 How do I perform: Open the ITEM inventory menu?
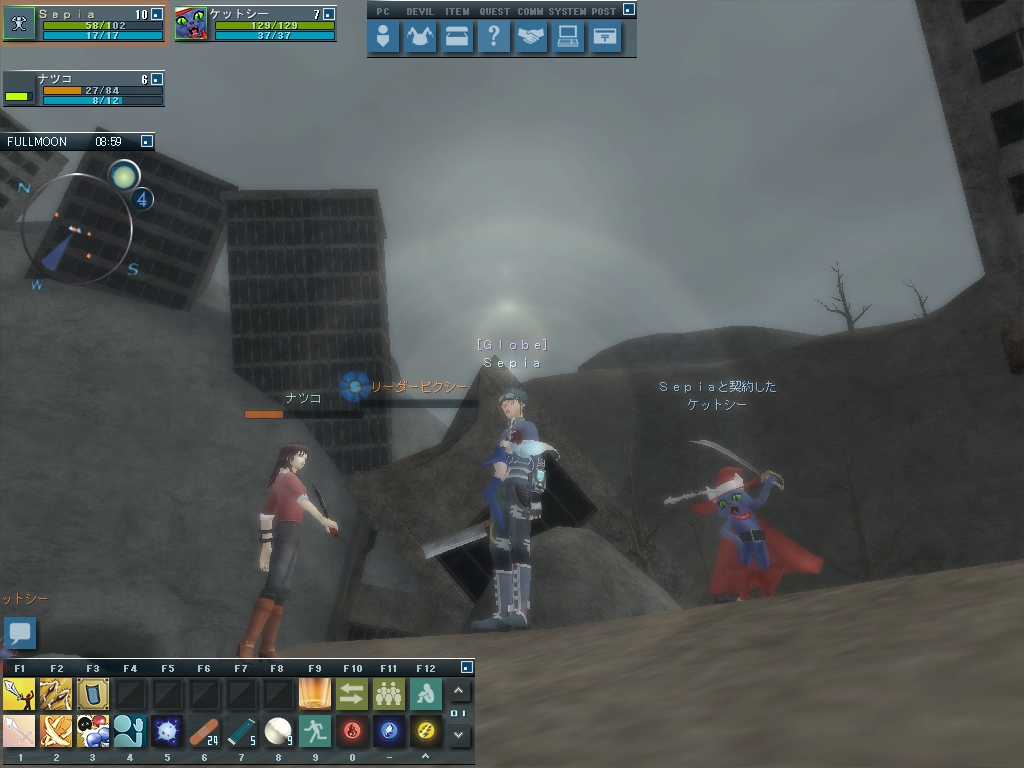coord(457,38)
